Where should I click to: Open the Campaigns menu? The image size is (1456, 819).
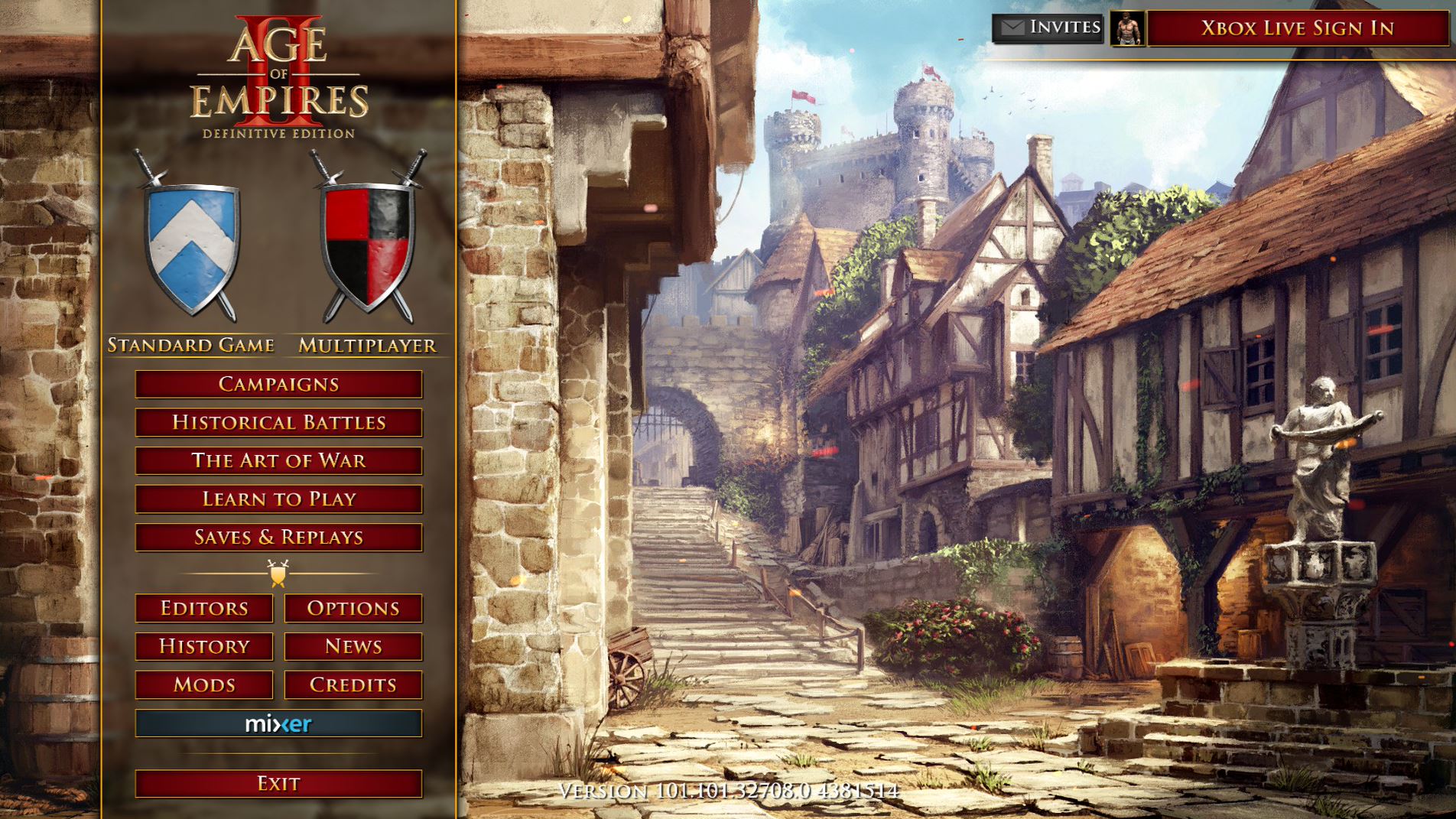(277, 385)
